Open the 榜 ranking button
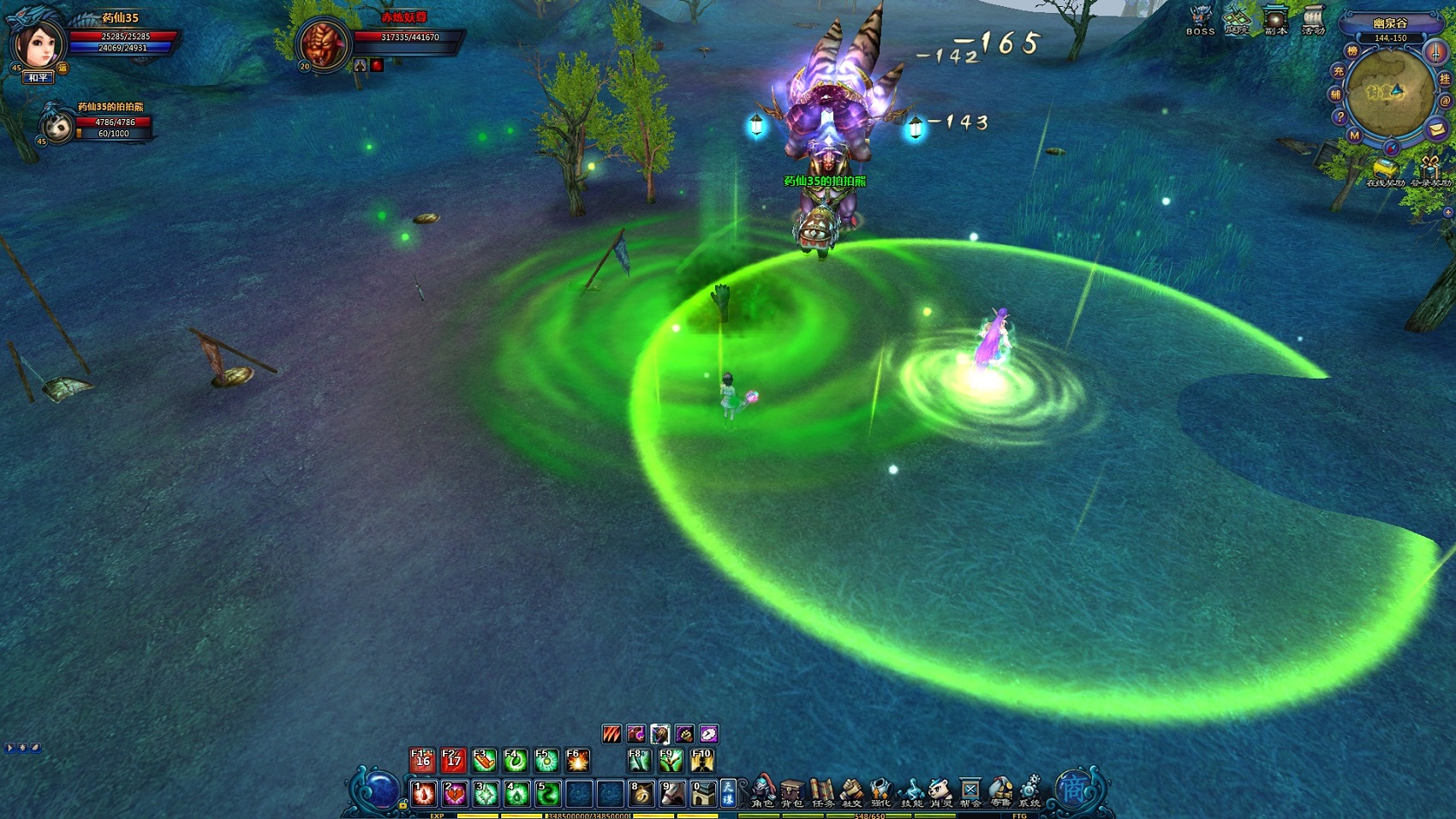This screenshot has width=1456, height=819. [x=1352, y=51]
